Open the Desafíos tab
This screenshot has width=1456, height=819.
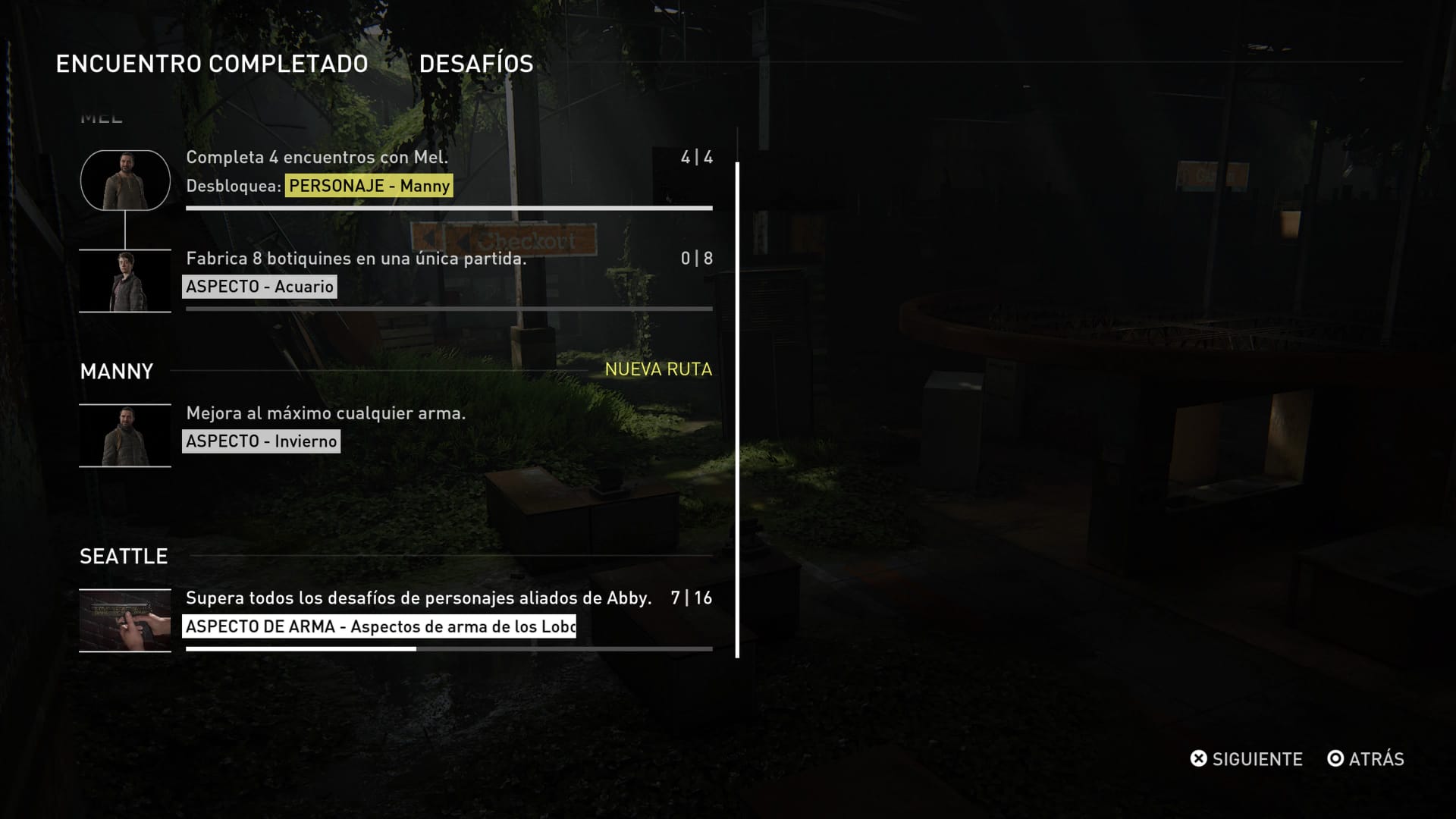click(476, 64)
